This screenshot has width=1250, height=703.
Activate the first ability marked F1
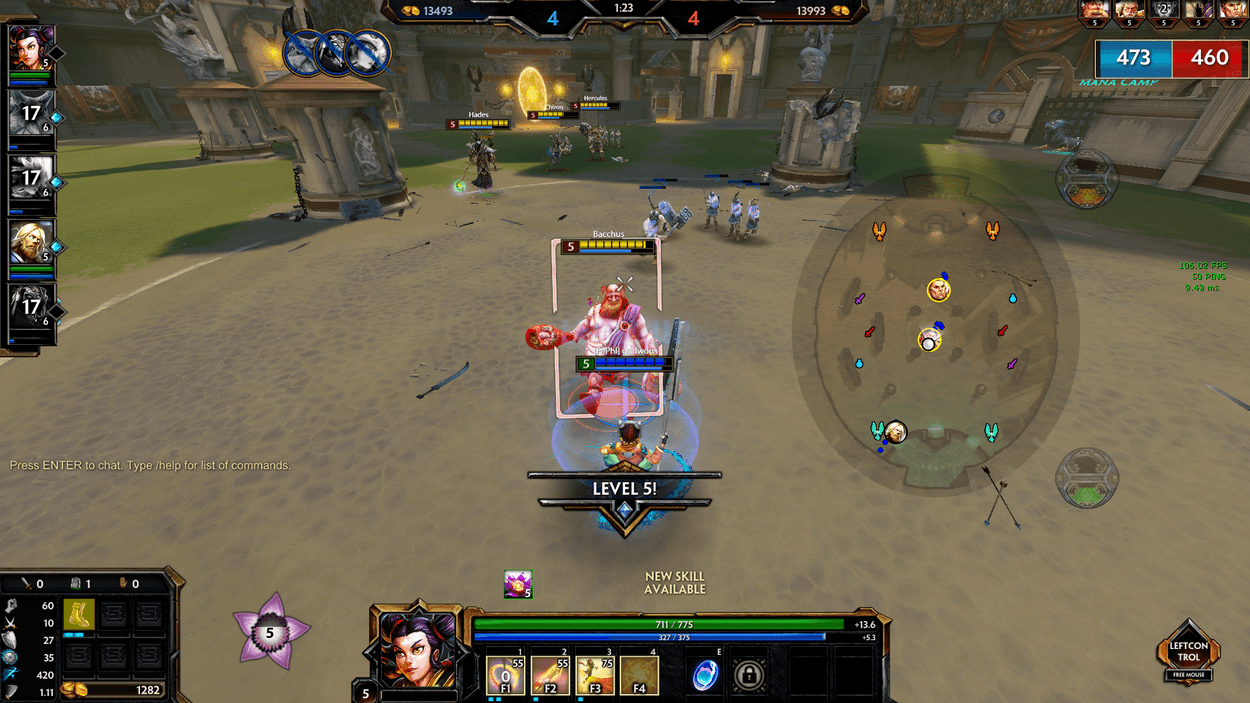click(x=506, y=675)
